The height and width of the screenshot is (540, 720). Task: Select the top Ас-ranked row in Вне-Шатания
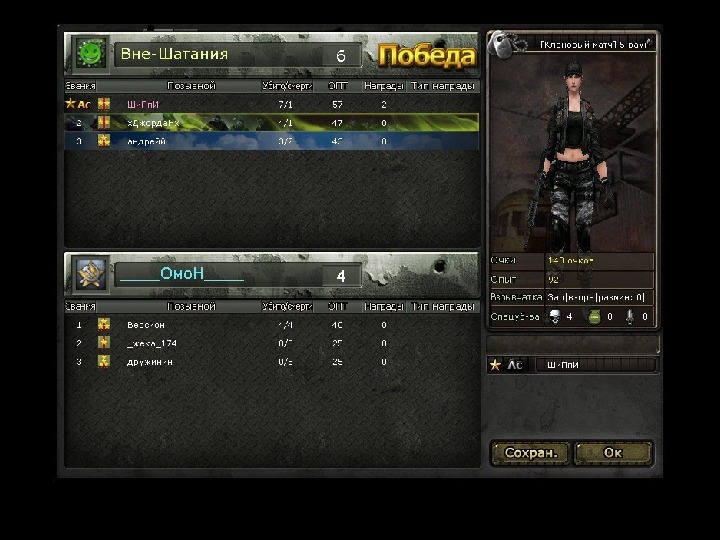270,103
